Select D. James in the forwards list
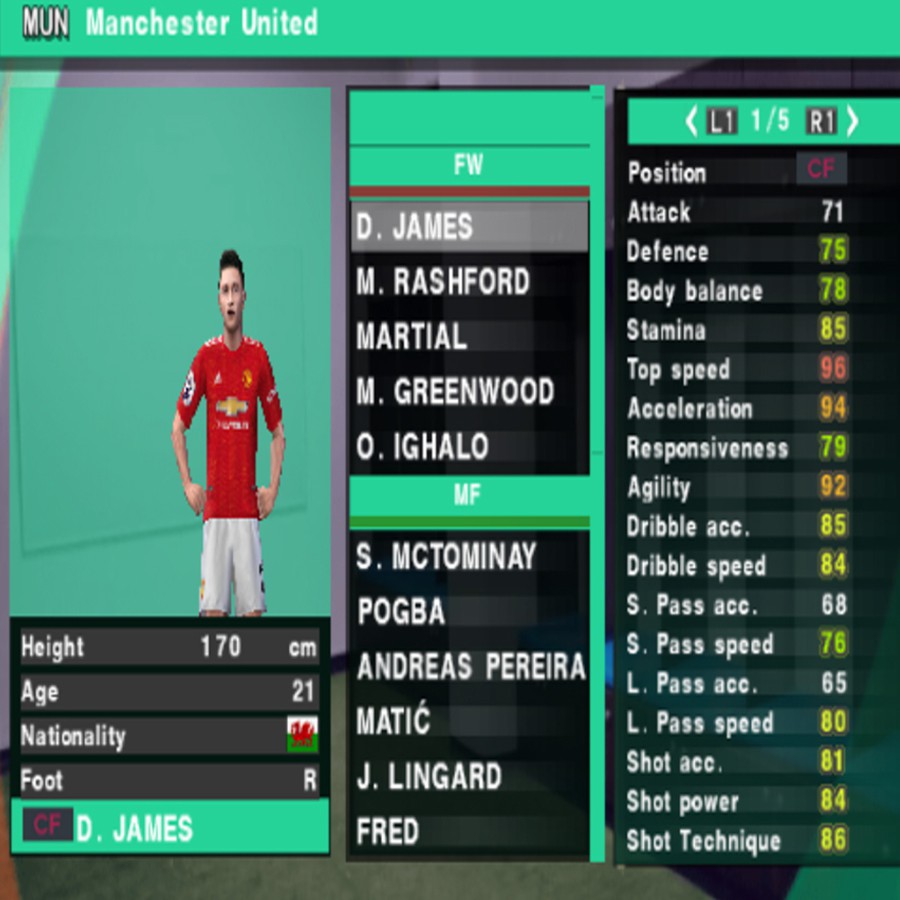 pyautogui.click(x=467, y=227)
